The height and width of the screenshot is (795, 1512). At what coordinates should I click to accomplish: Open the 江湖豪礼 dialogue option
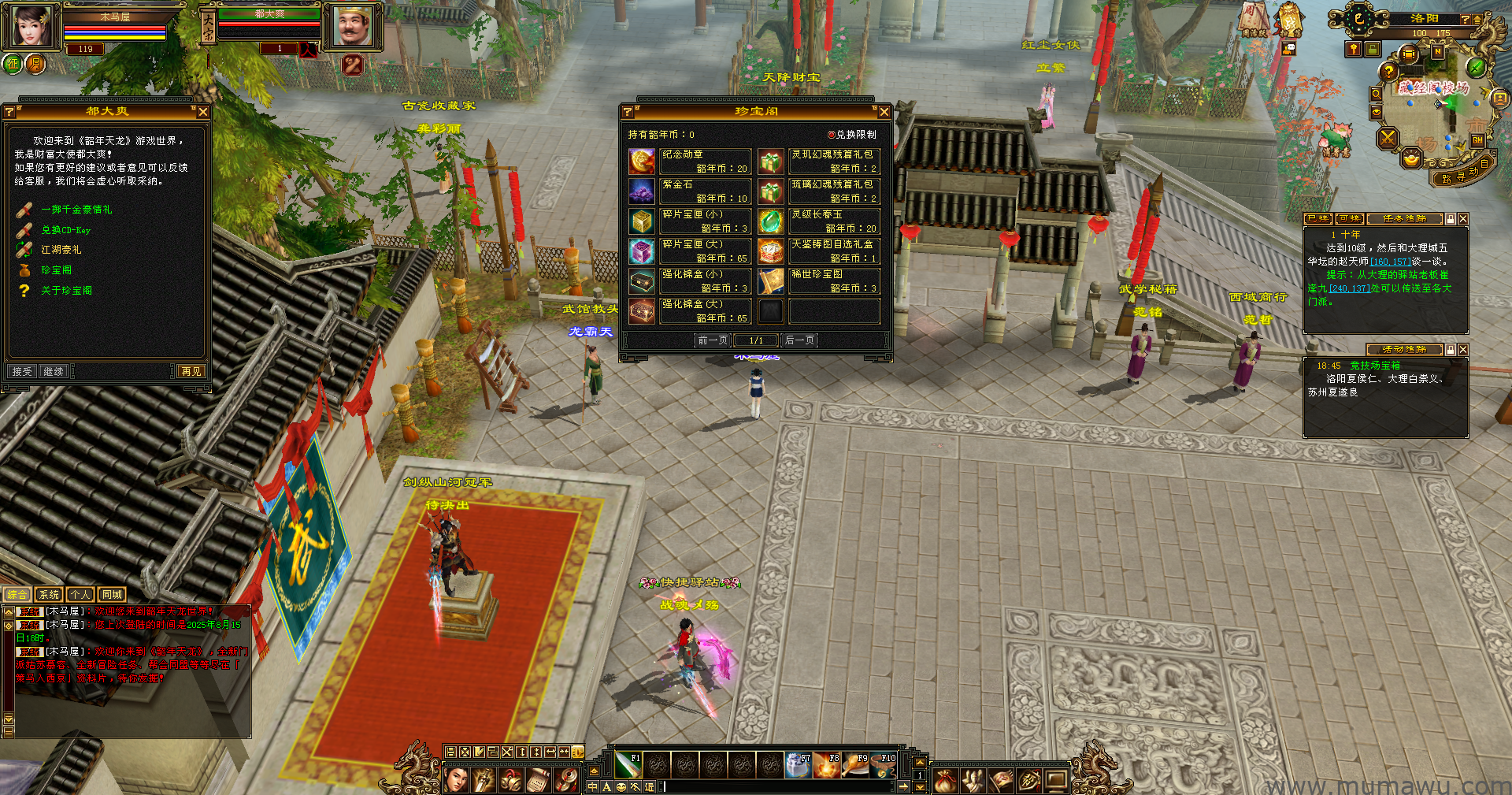click(x=61, y=250)
